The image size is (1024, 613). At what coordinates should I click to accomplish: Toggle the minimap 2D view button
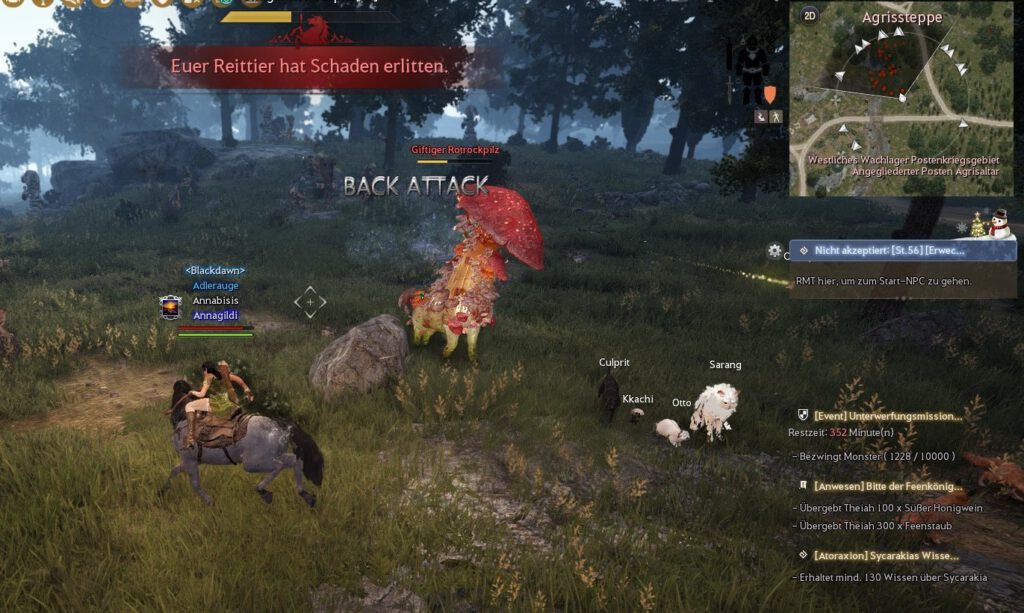tap(810, 15)
